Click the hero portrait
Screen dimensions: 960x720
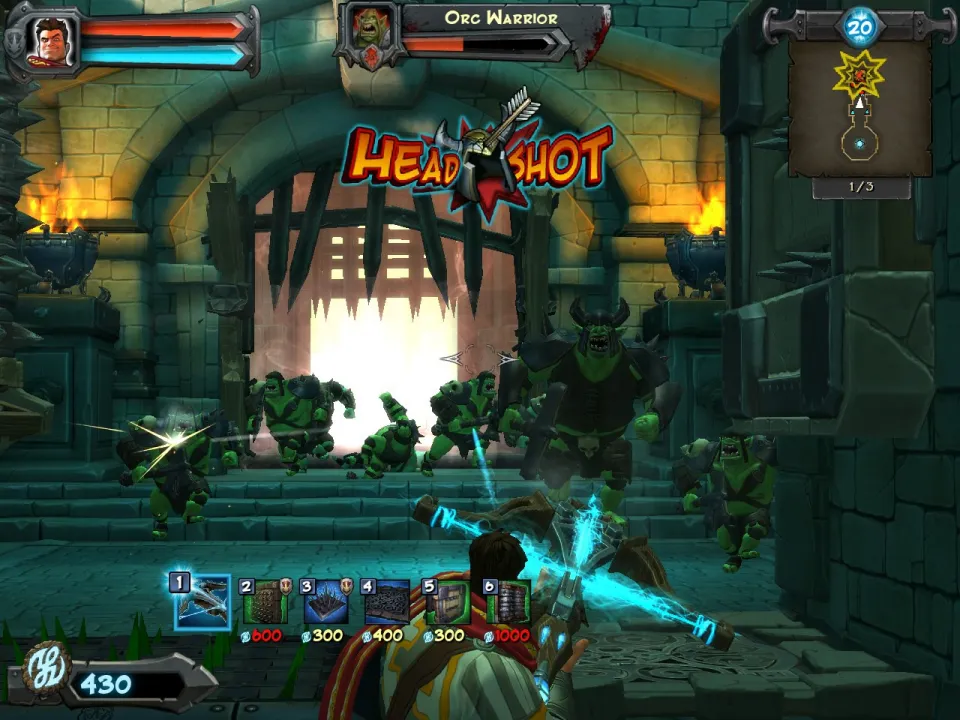click(46, 40)
